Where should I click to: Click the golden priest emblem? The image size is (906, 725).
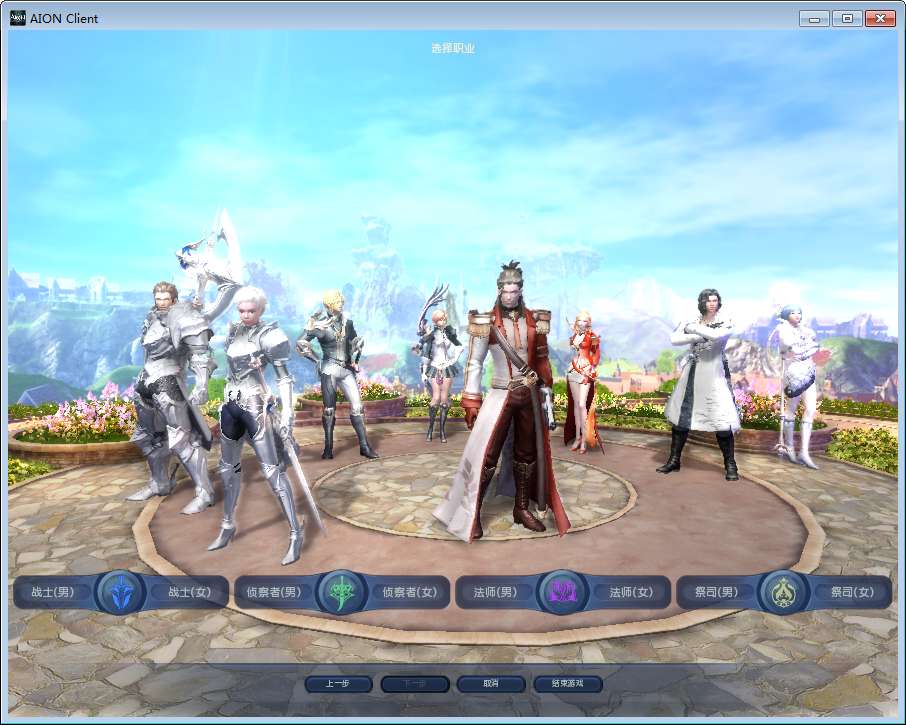point(784,592)
